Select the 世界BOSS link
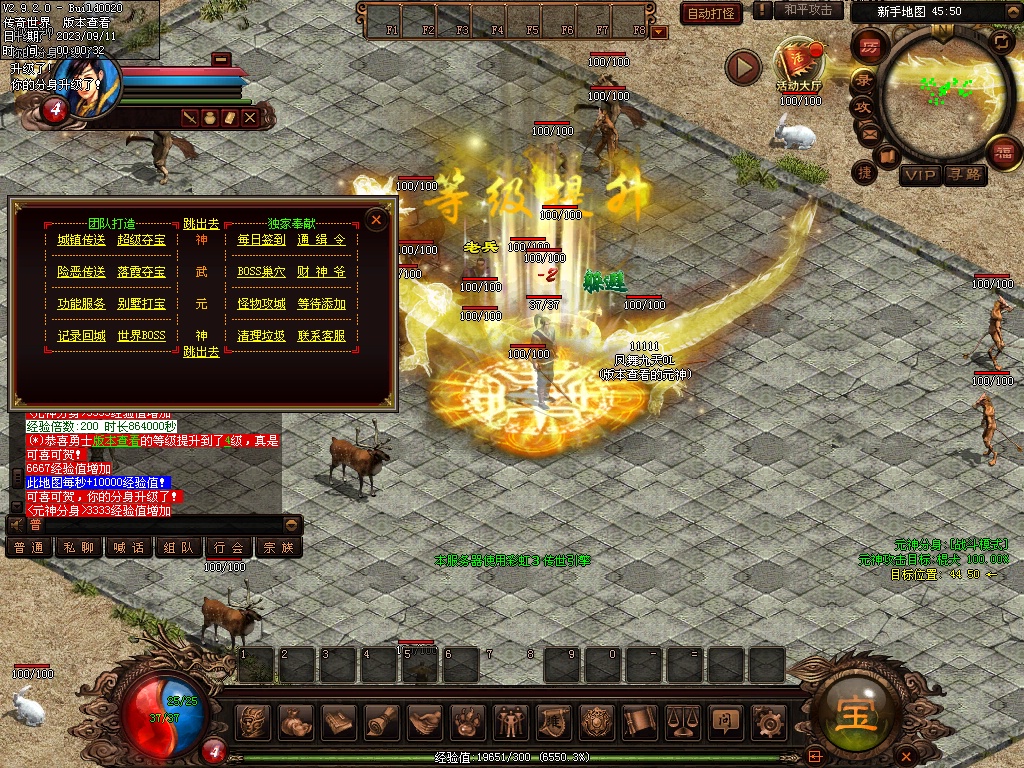The width and height of the screenshot is (1024, 768). (x=141, y=336)
